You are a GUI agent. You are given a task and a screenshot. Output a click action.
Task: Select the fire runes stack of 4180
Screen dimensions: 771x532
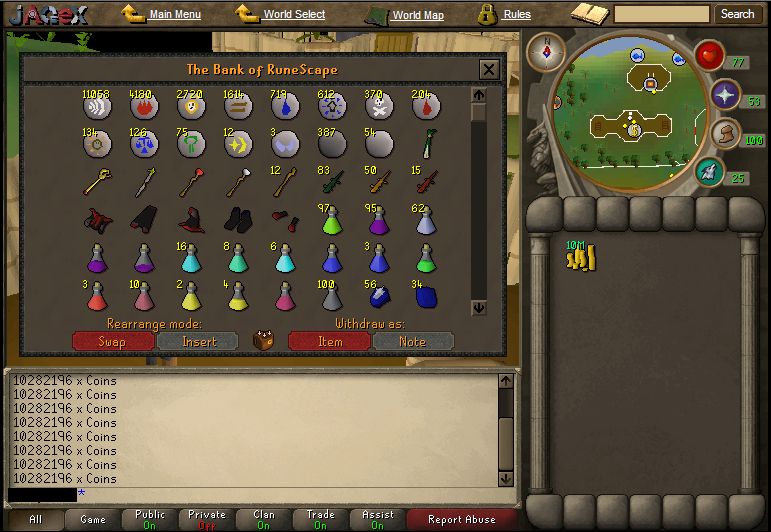click(x=144, y=107)
